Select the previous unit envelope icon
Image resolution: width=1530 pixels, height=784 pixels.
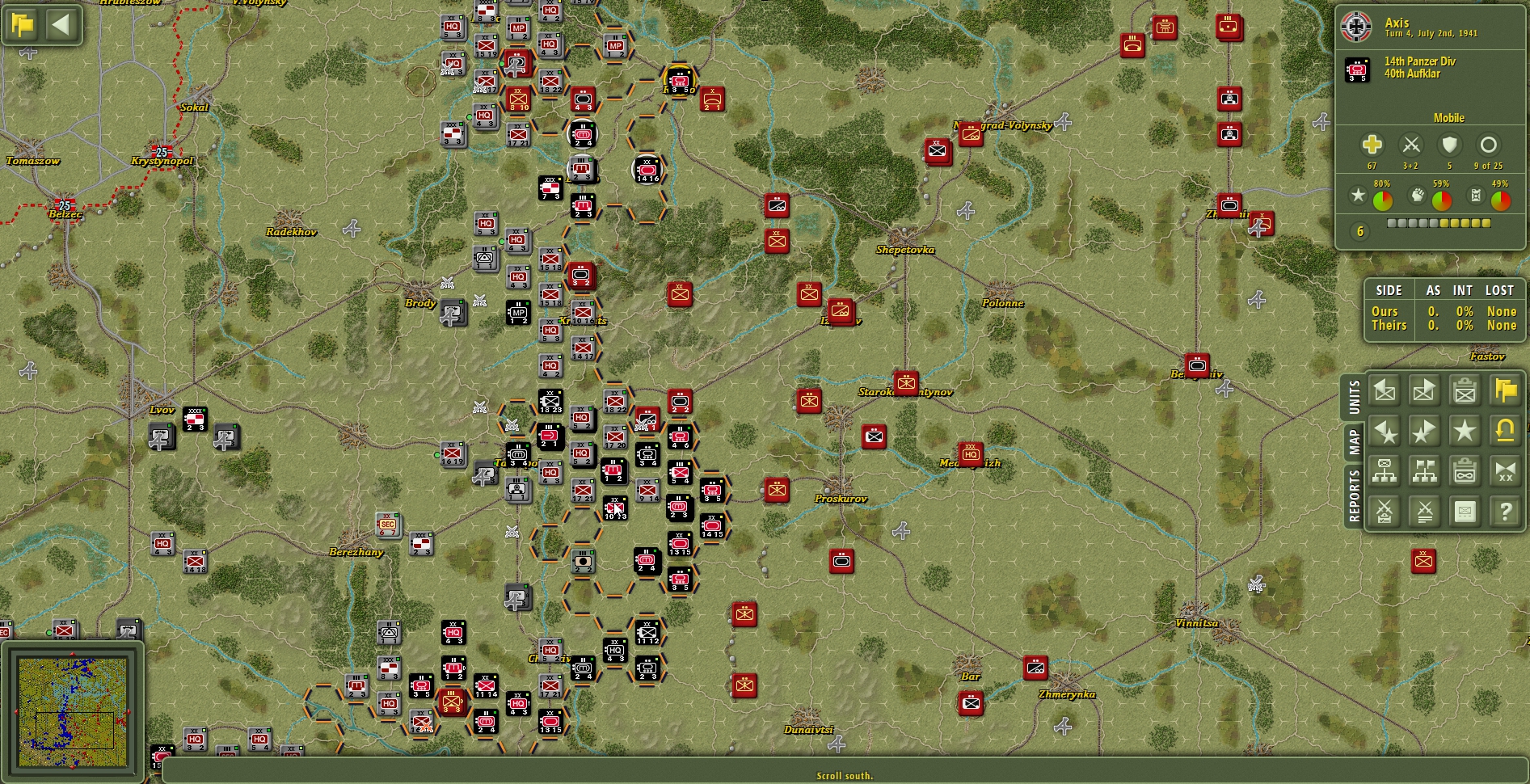pos(1384,390)
